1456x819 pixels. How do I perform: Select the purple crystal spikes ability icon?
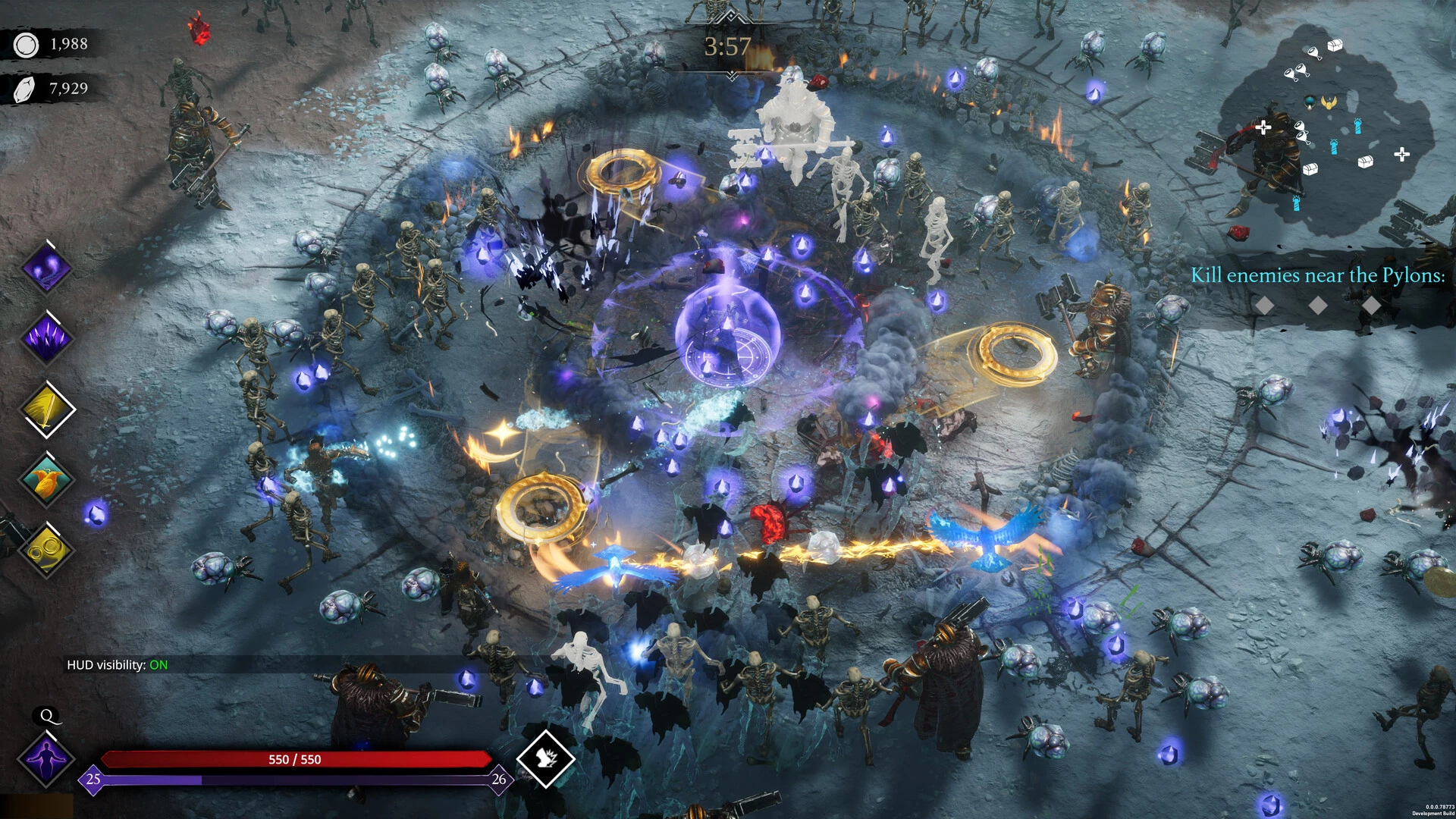46,337
